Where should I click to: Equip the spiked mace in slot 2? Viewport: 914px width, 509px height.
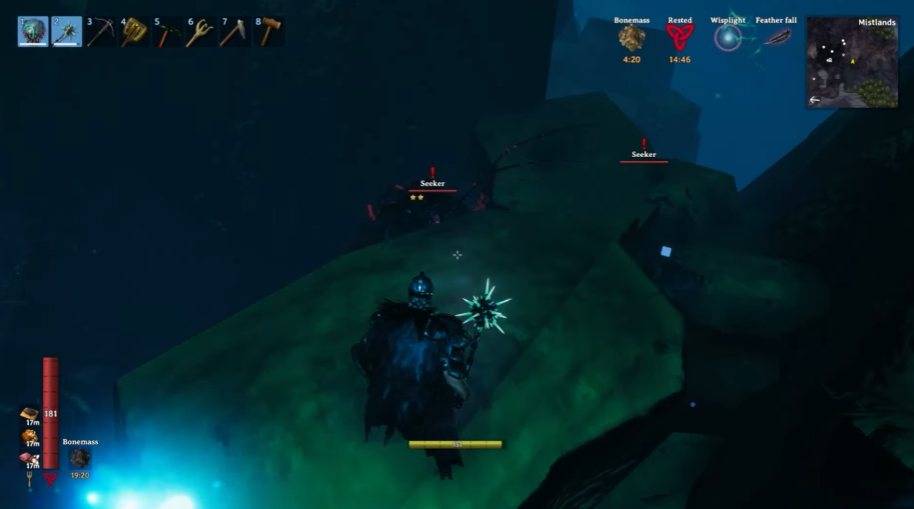click(66, 32)
